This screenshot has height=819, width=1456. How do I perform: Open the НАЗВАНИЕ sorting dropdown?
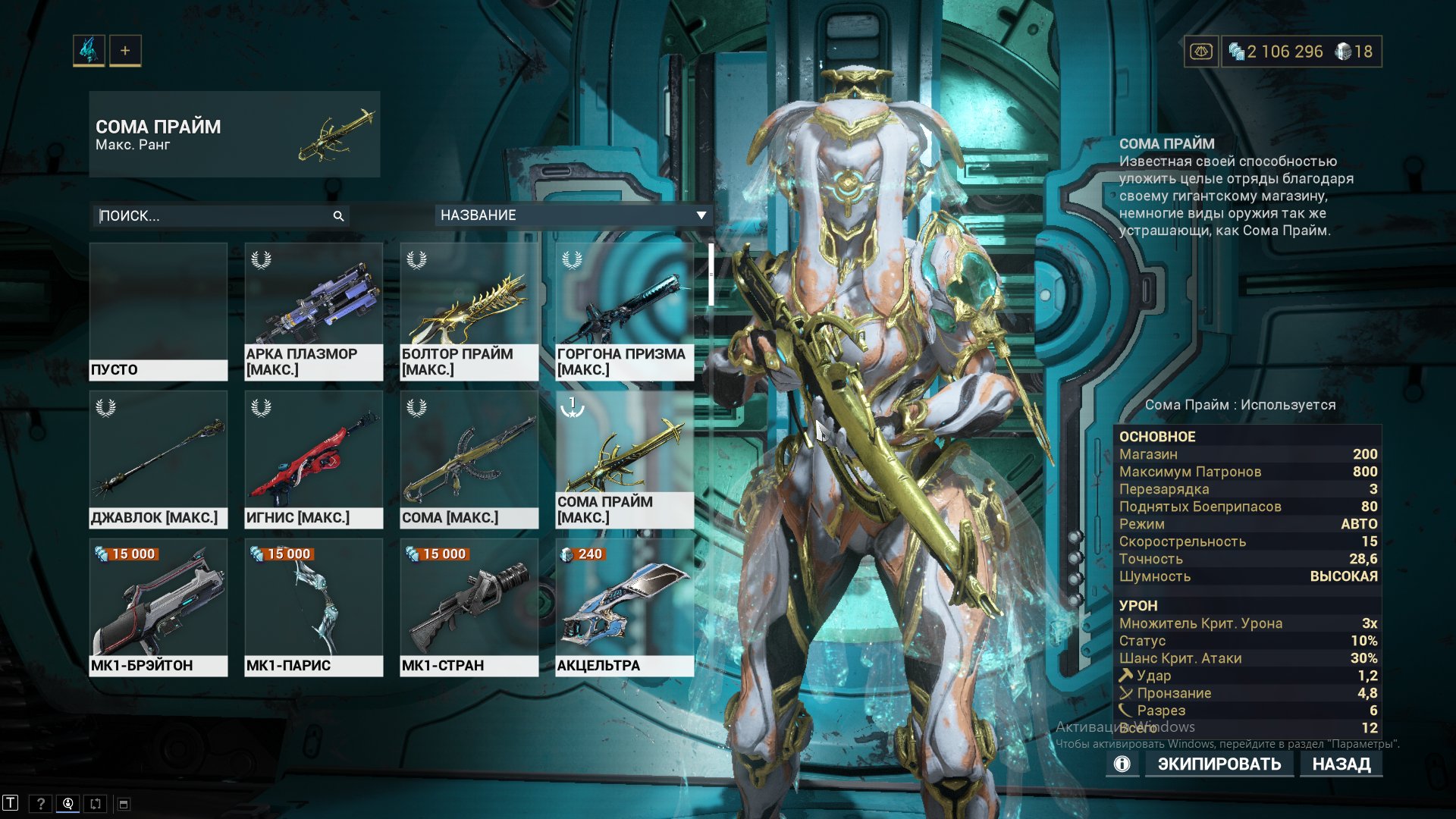tap(573, 215)
